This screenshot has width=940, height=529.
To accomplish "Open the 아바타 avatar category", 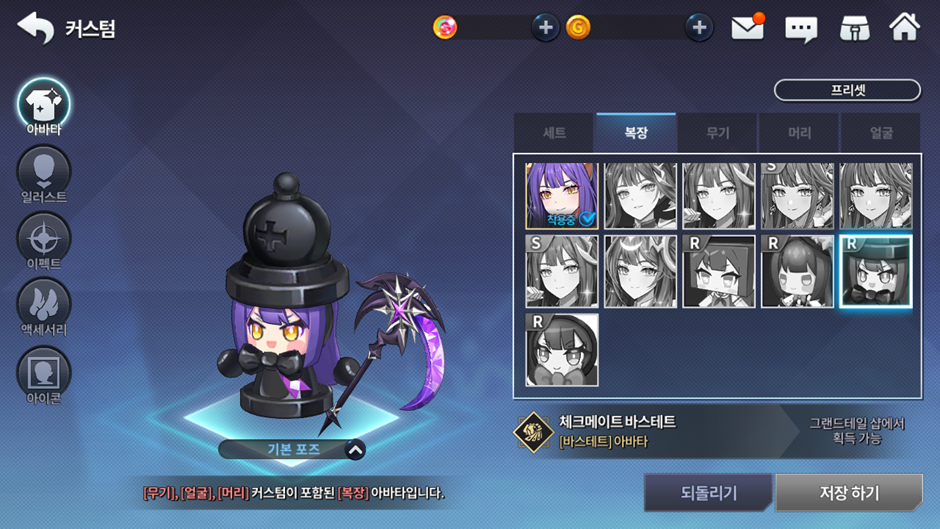I will [x=43, y=105].
